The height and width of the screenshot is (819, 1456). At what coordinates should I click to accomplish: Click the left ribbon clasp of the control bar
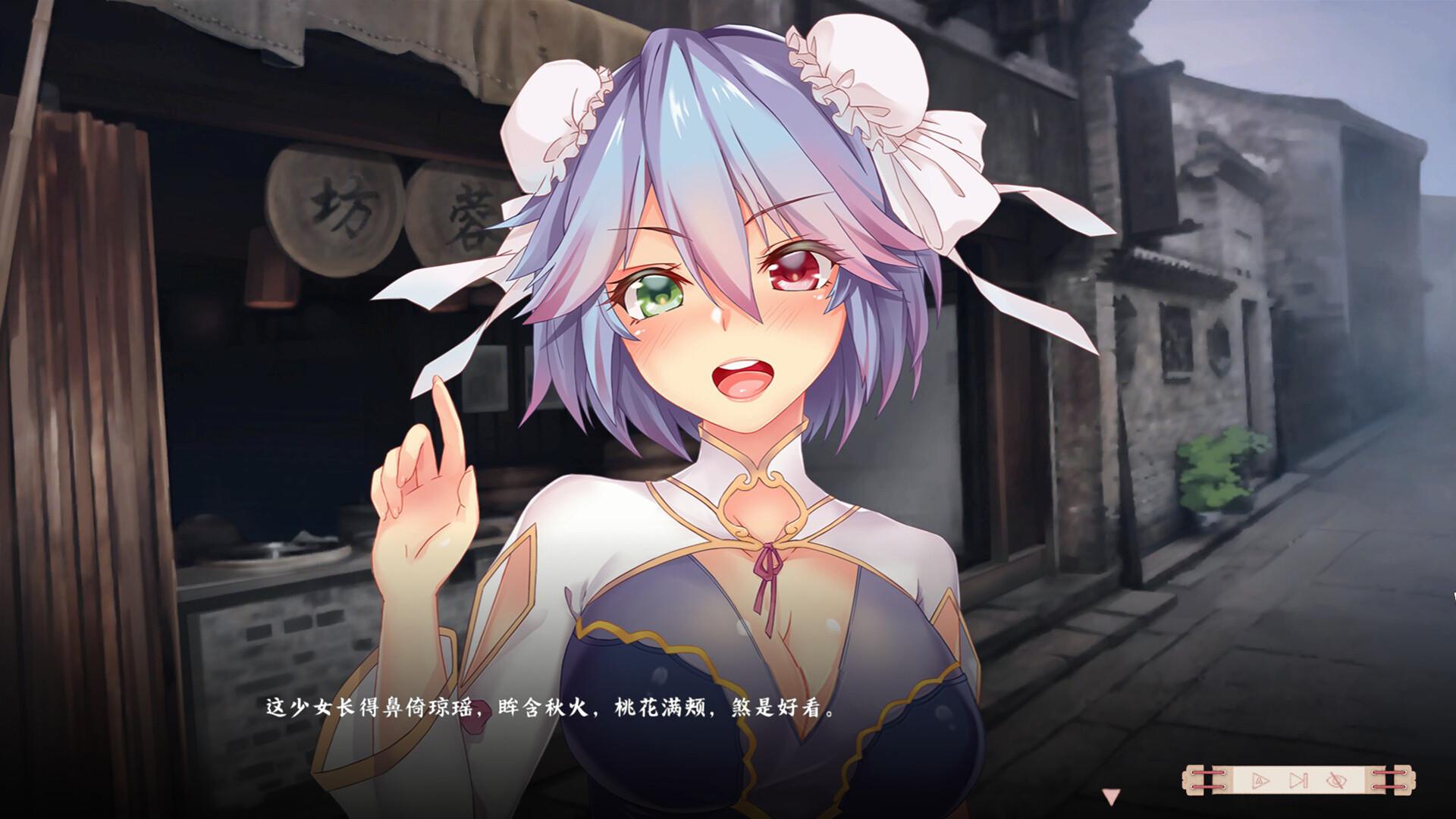point(1207,779)
